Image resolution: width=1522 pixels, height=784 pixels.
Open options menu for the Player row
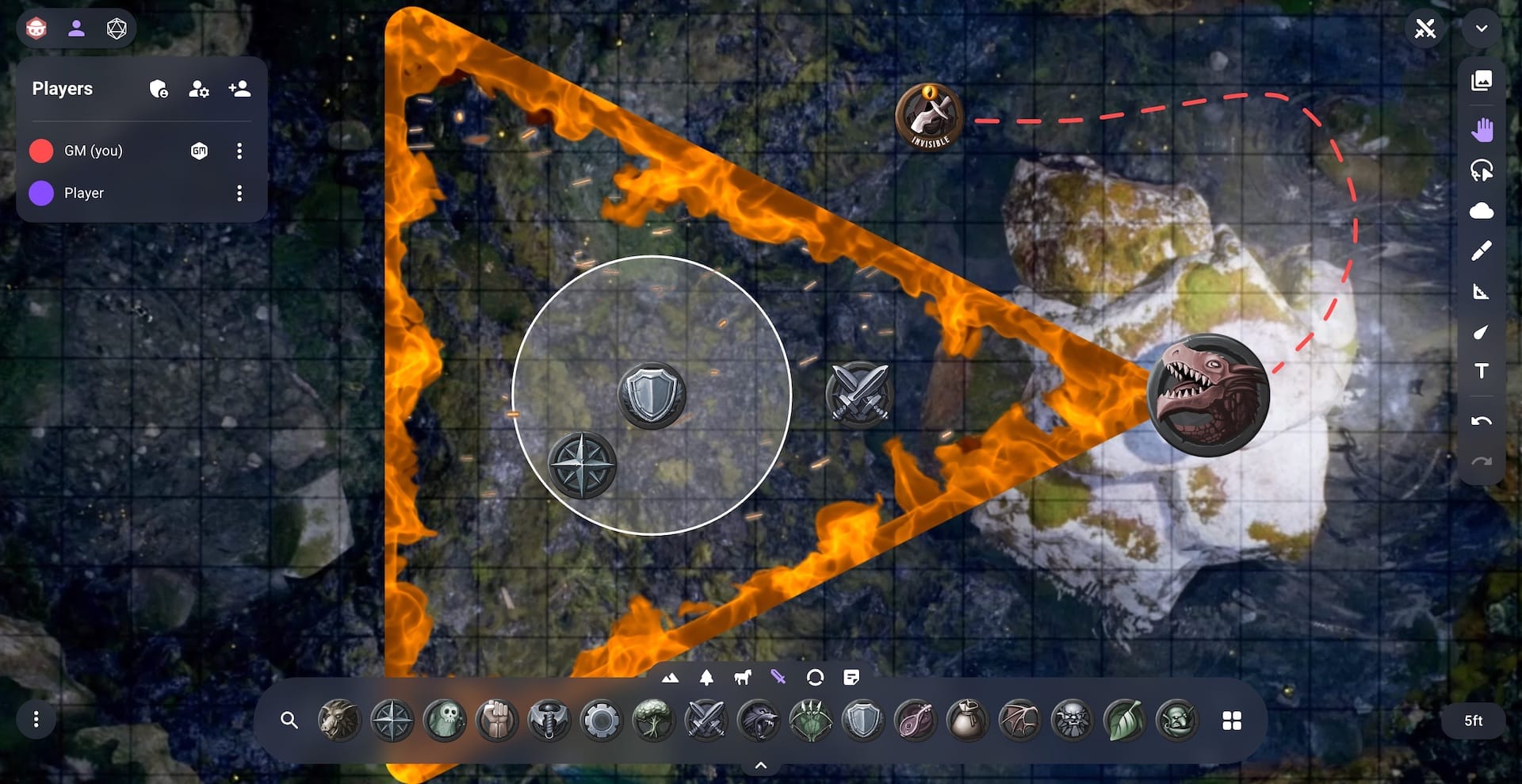239,193
